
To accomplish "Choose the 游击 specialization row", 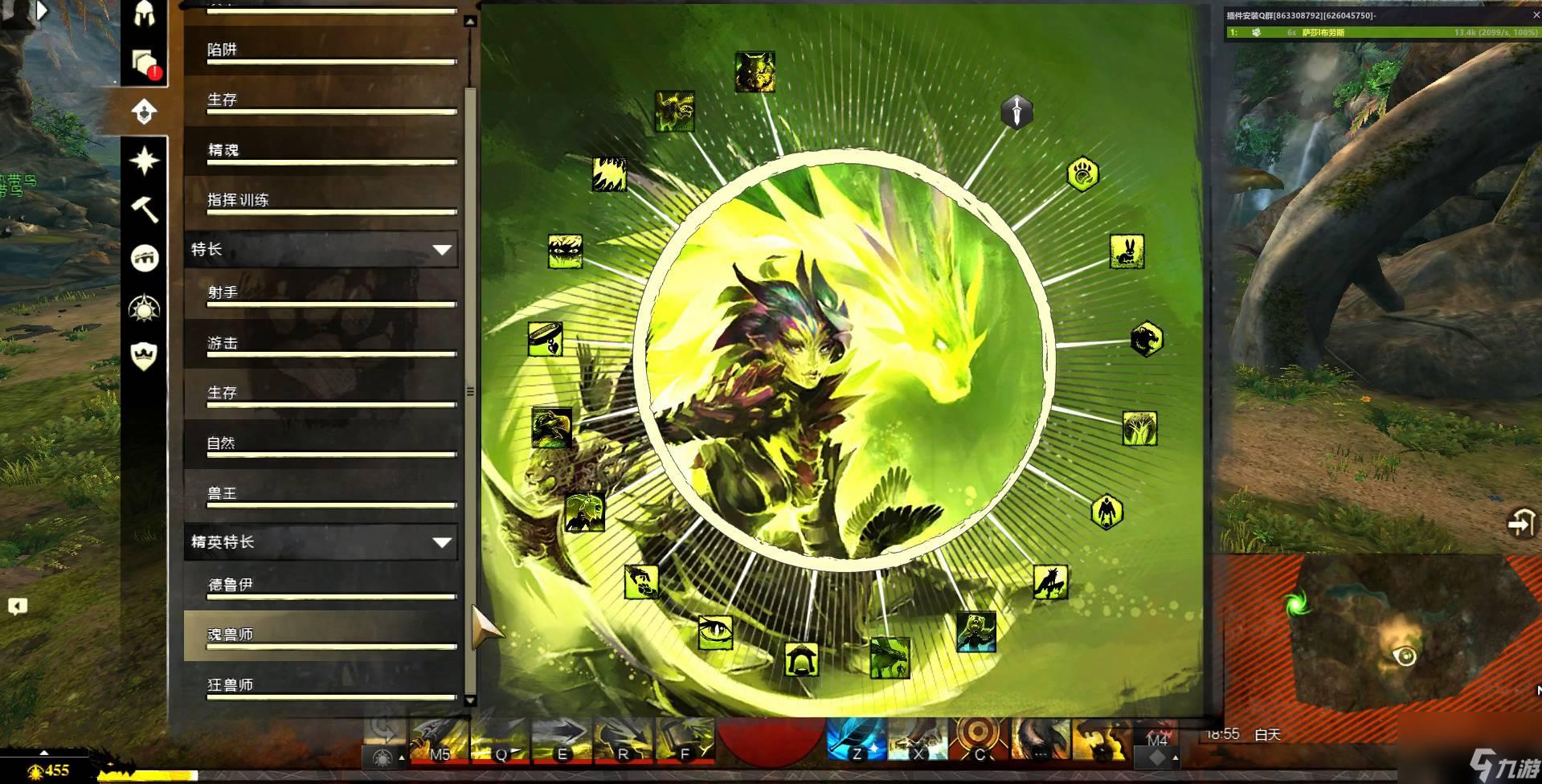I will coord(321,343).
